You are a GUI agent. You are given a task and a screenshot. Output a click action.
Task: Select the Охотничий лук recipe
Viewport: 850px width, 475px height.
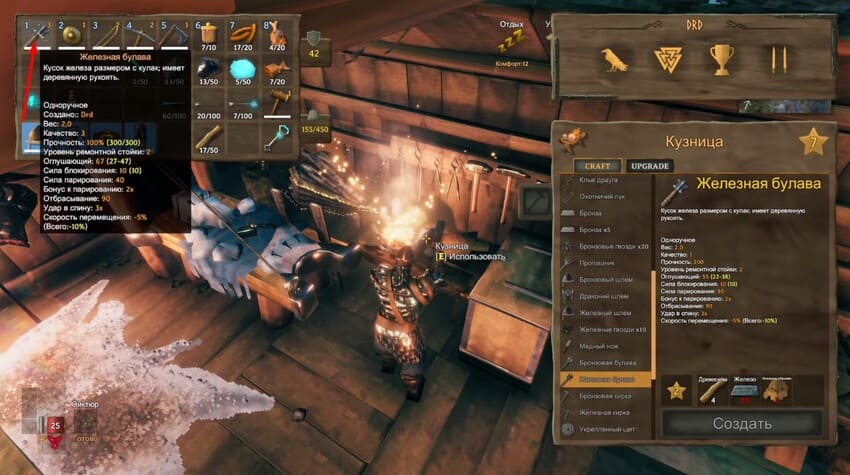[x=603, y=197]
